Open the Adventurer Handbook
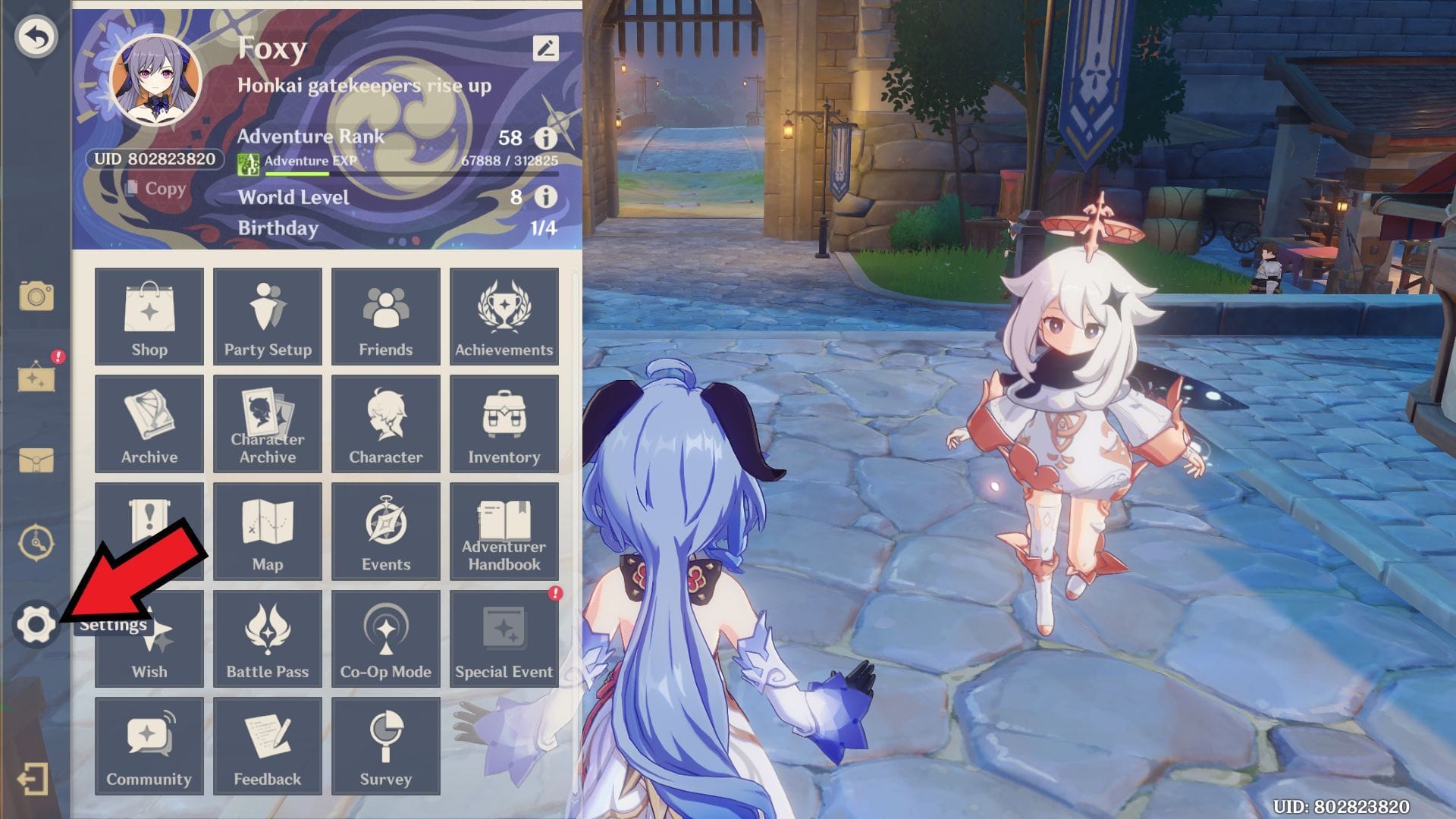This screenshot has width=1456, height=819. click(x=504, y=531)
